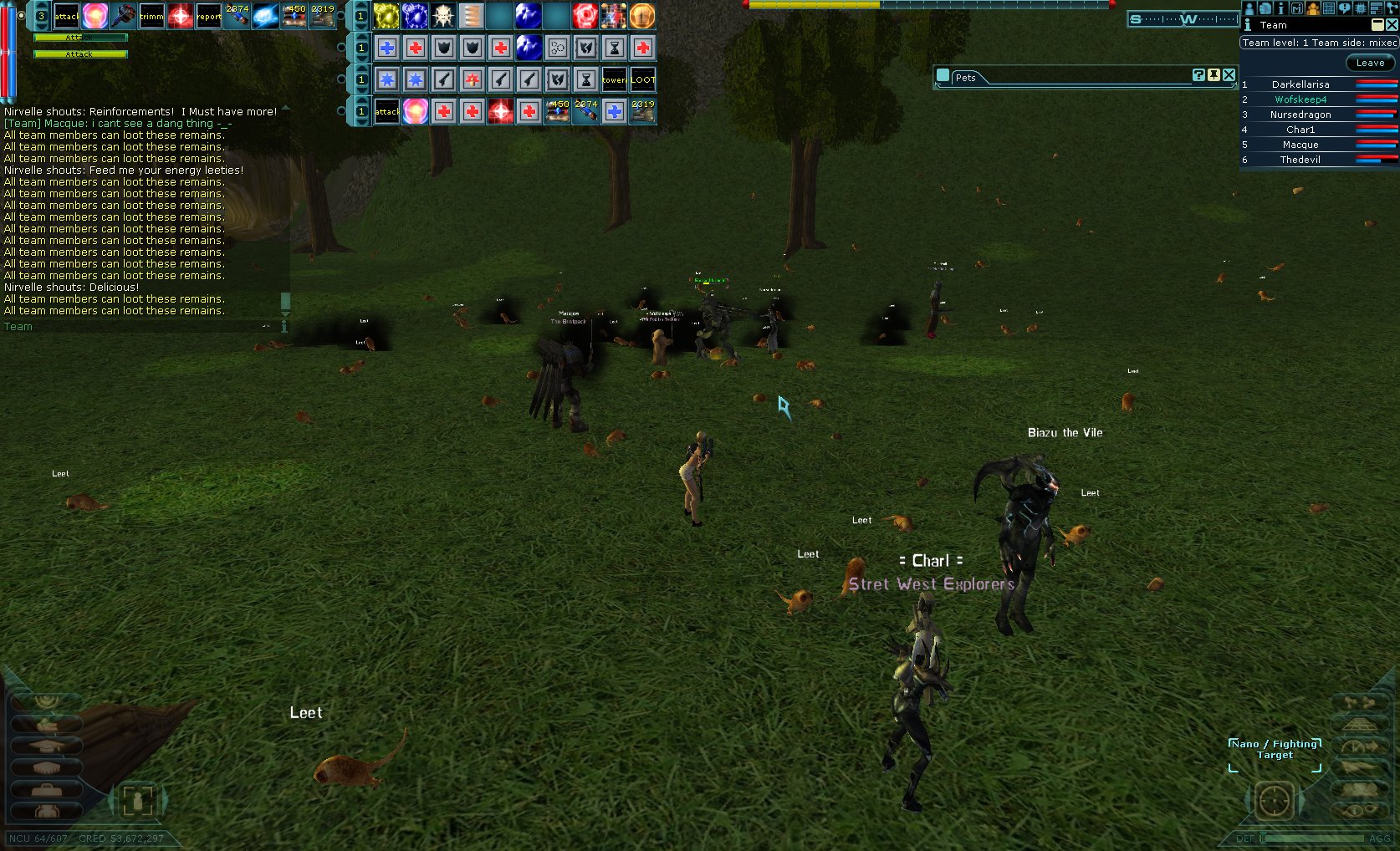Activate the white spiked skull ability

coord(443,16)
